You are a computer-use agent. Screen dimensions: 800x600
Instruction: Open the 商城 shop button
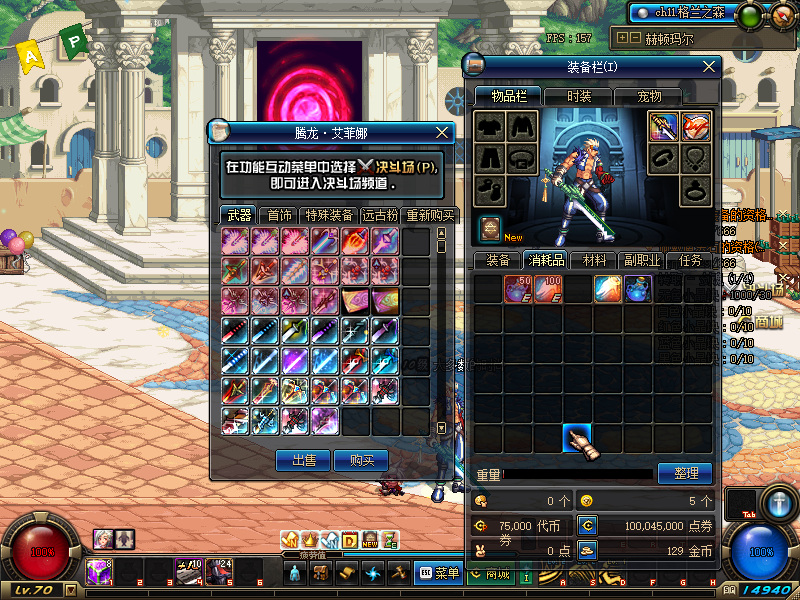490,573
